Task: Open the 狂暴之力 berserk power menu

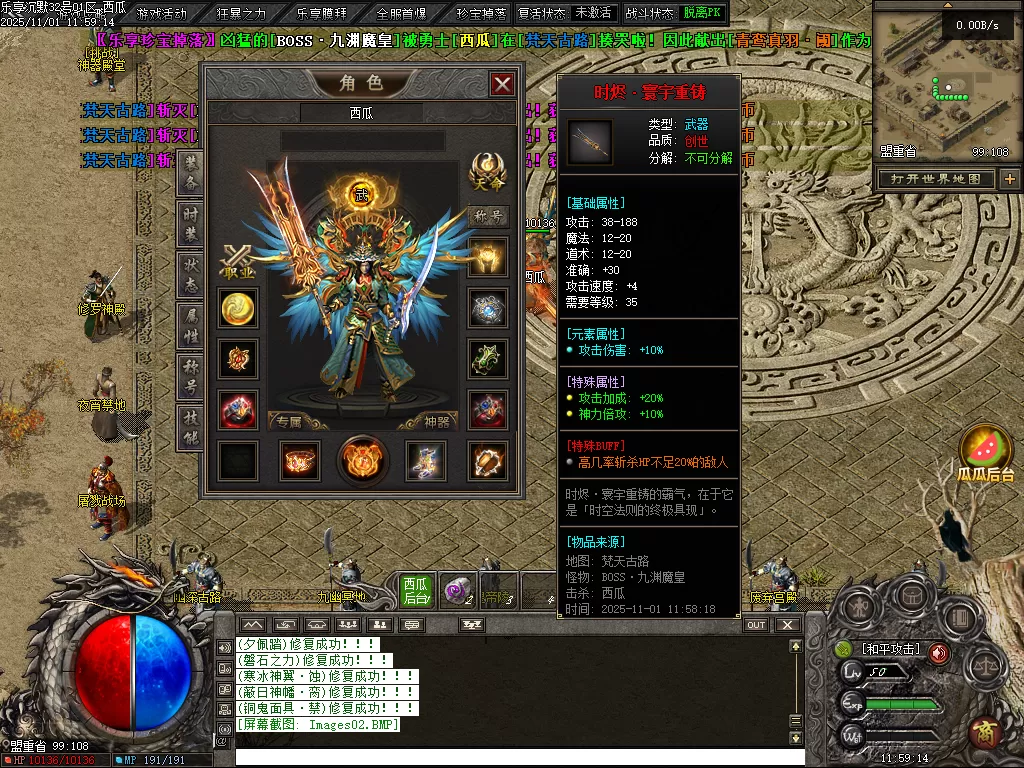Action: (x=241, y=13)
